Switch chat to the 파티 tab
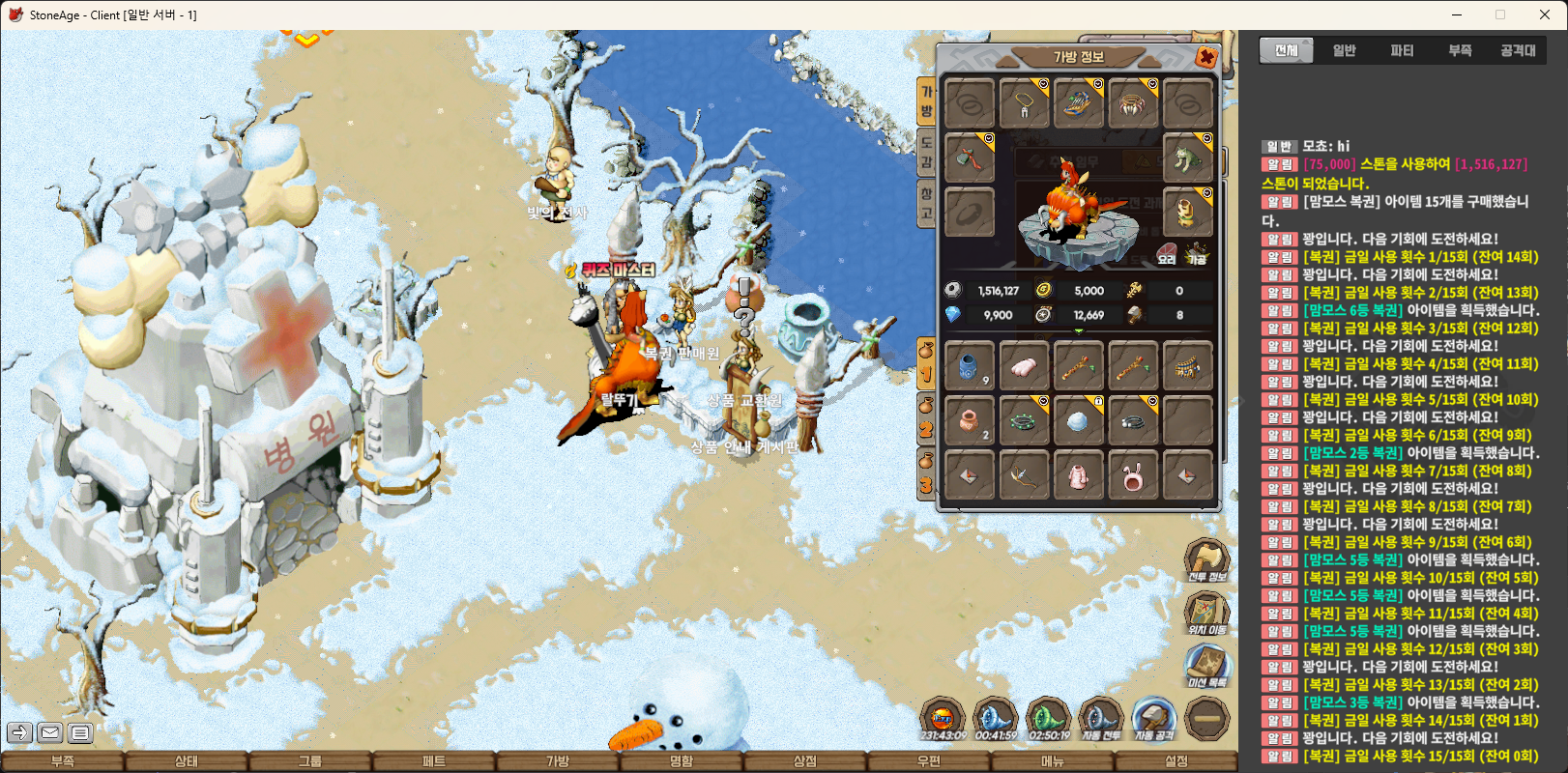1568x773 pixels. [1402, 50]
